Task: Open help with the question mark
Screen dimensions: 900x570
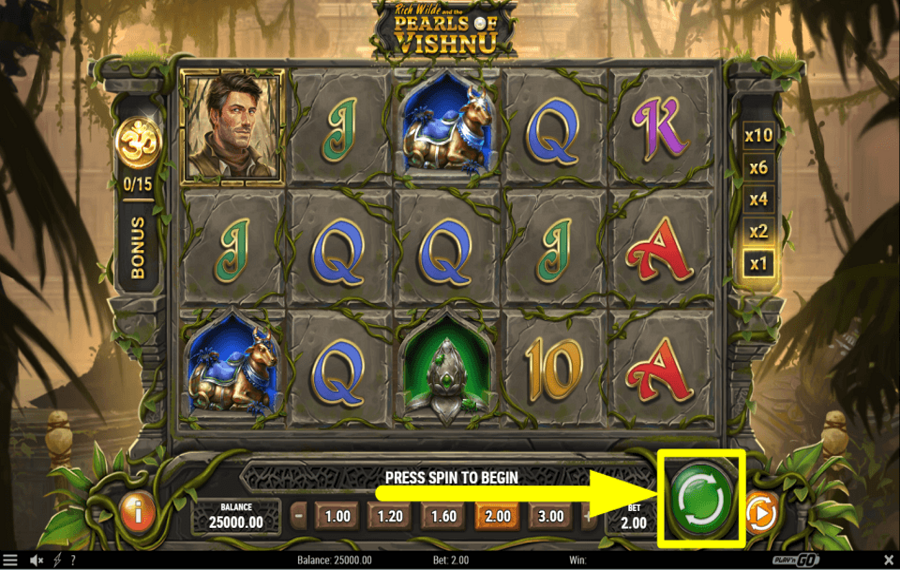Action: (x=74, y=560)
